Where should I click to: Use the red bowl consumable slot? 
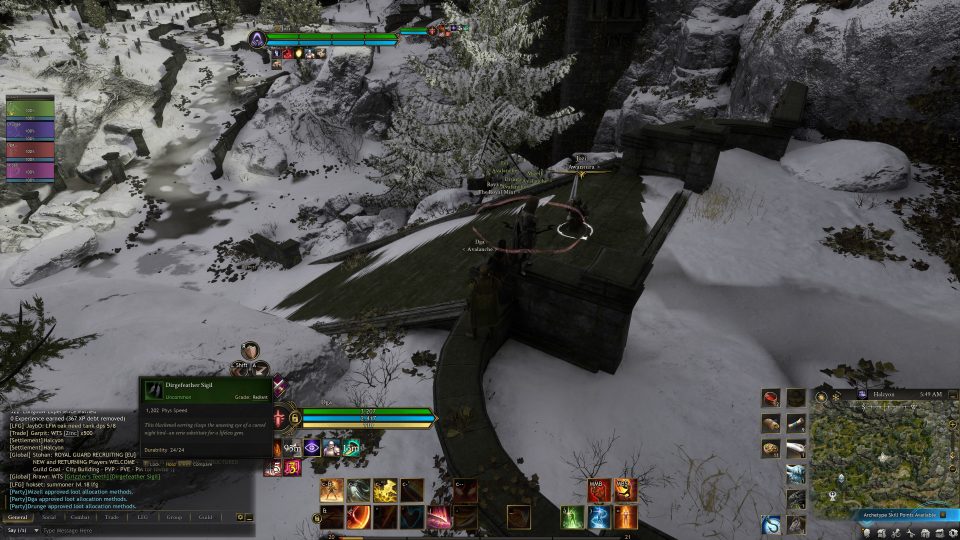click(x=771, y=397)
